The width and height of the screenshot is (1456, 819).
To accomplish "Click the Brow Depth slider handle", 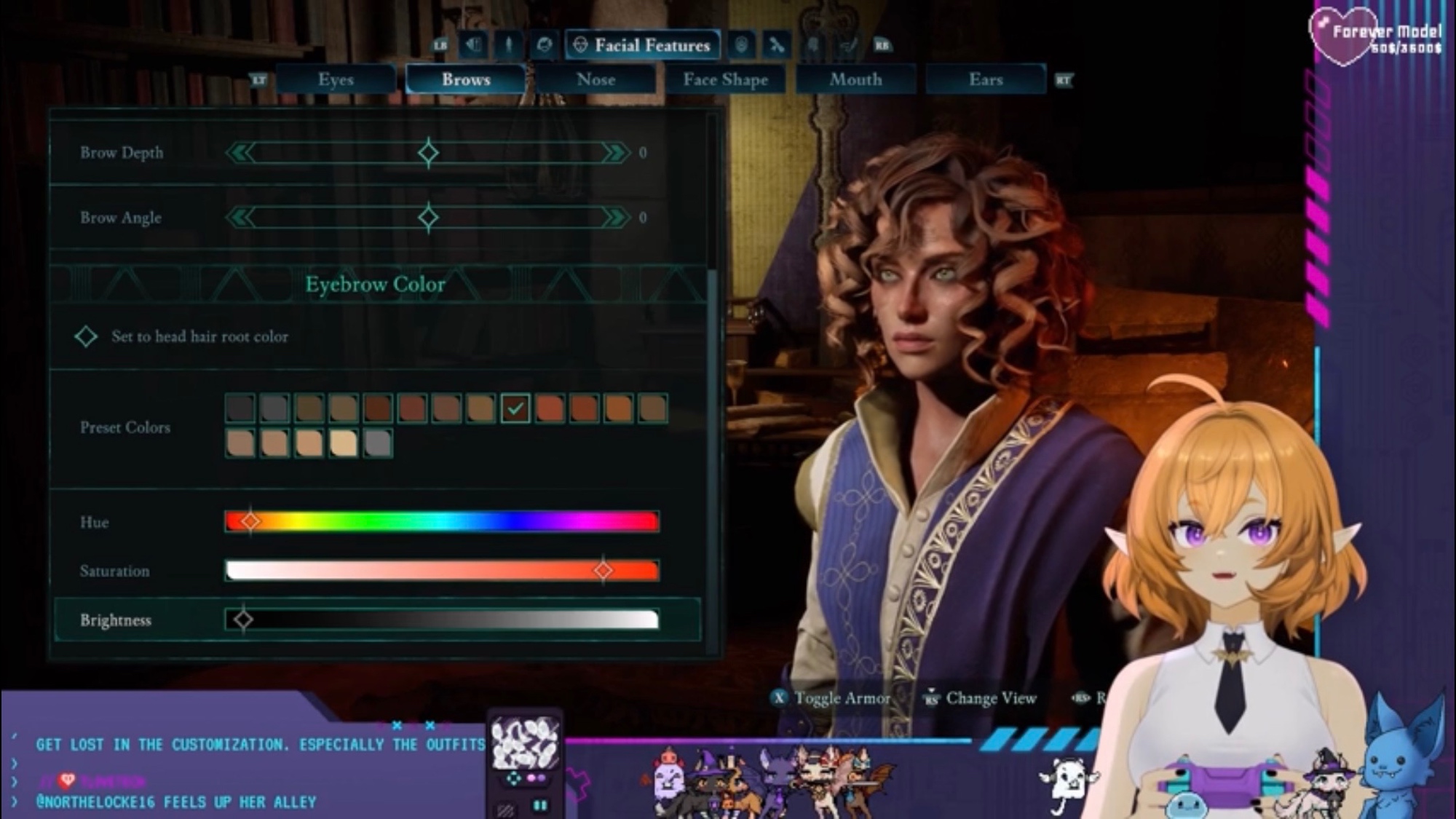I will click(428, 153).
